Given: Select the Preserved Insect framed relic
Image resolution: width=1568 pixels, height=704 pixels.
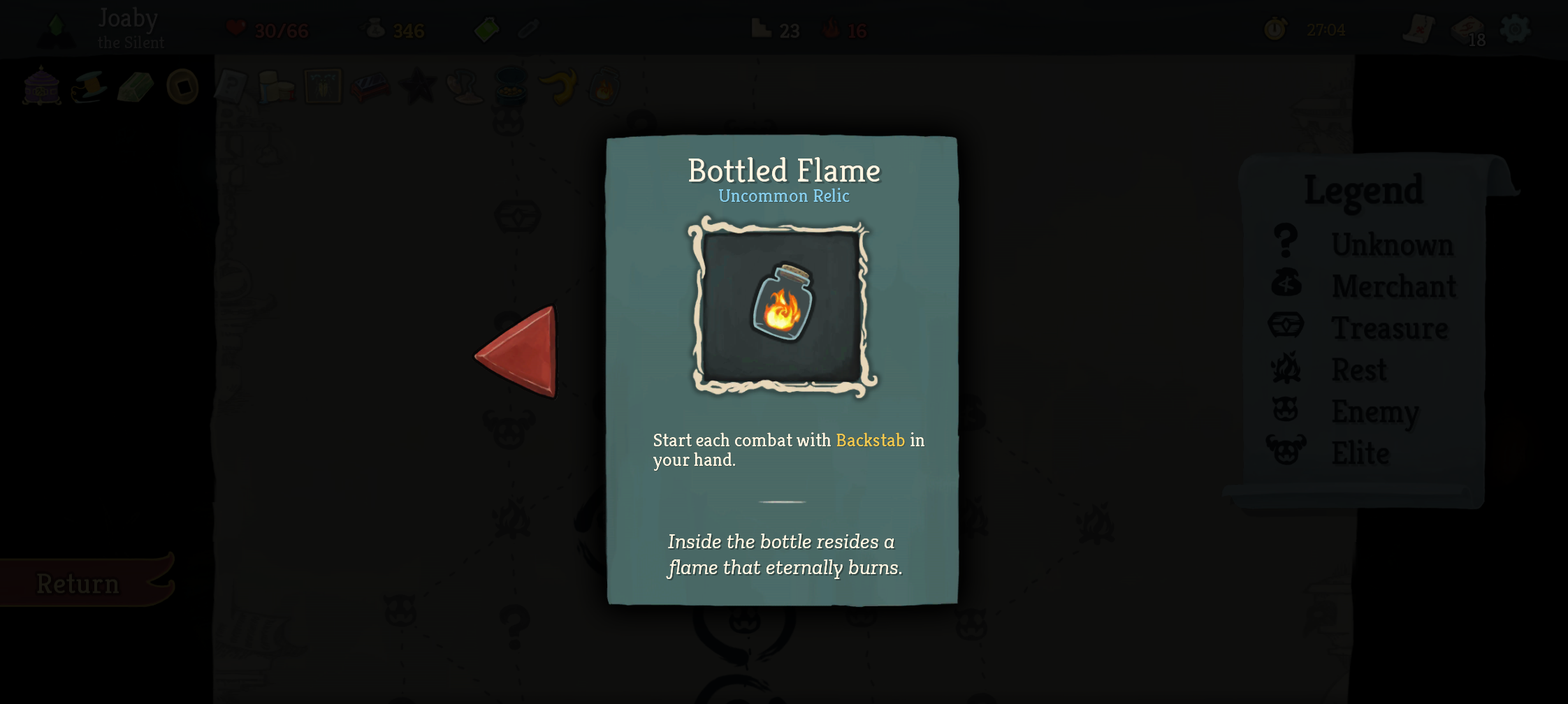Looking at the screenshot, I should (324, 86).
